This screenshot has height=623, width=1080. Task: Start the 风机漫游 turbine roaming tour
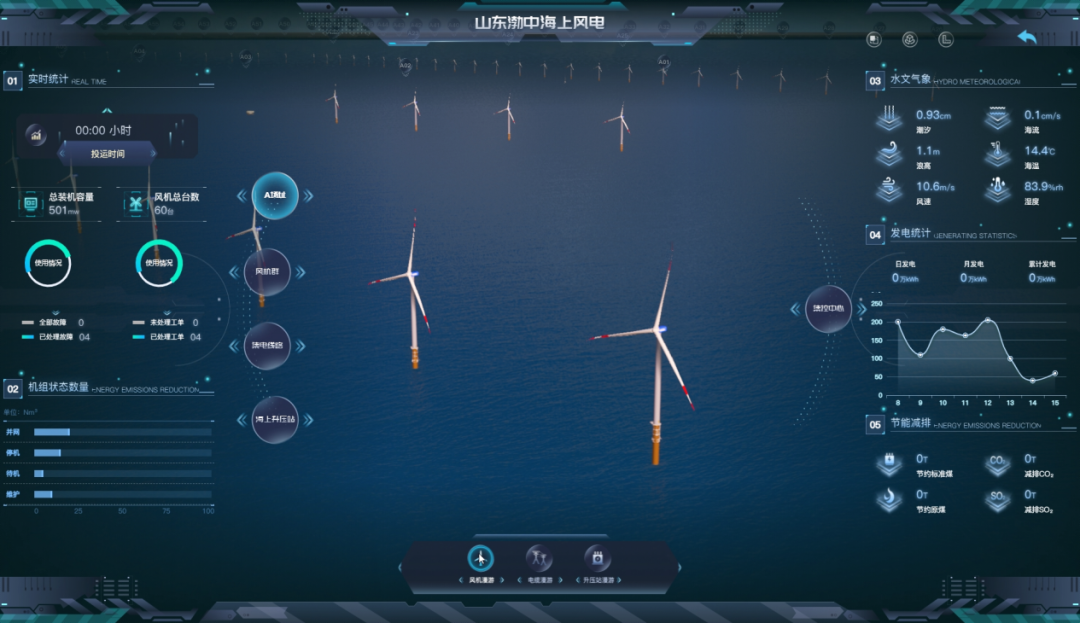pos(481,559)
